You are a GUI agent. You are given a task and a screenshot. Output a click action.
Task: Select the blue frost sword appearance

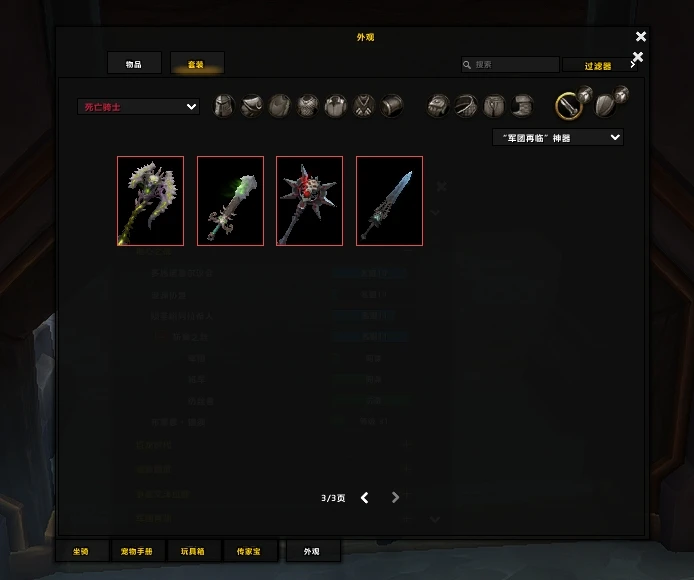pyautogui.click(x=389, y=201)
